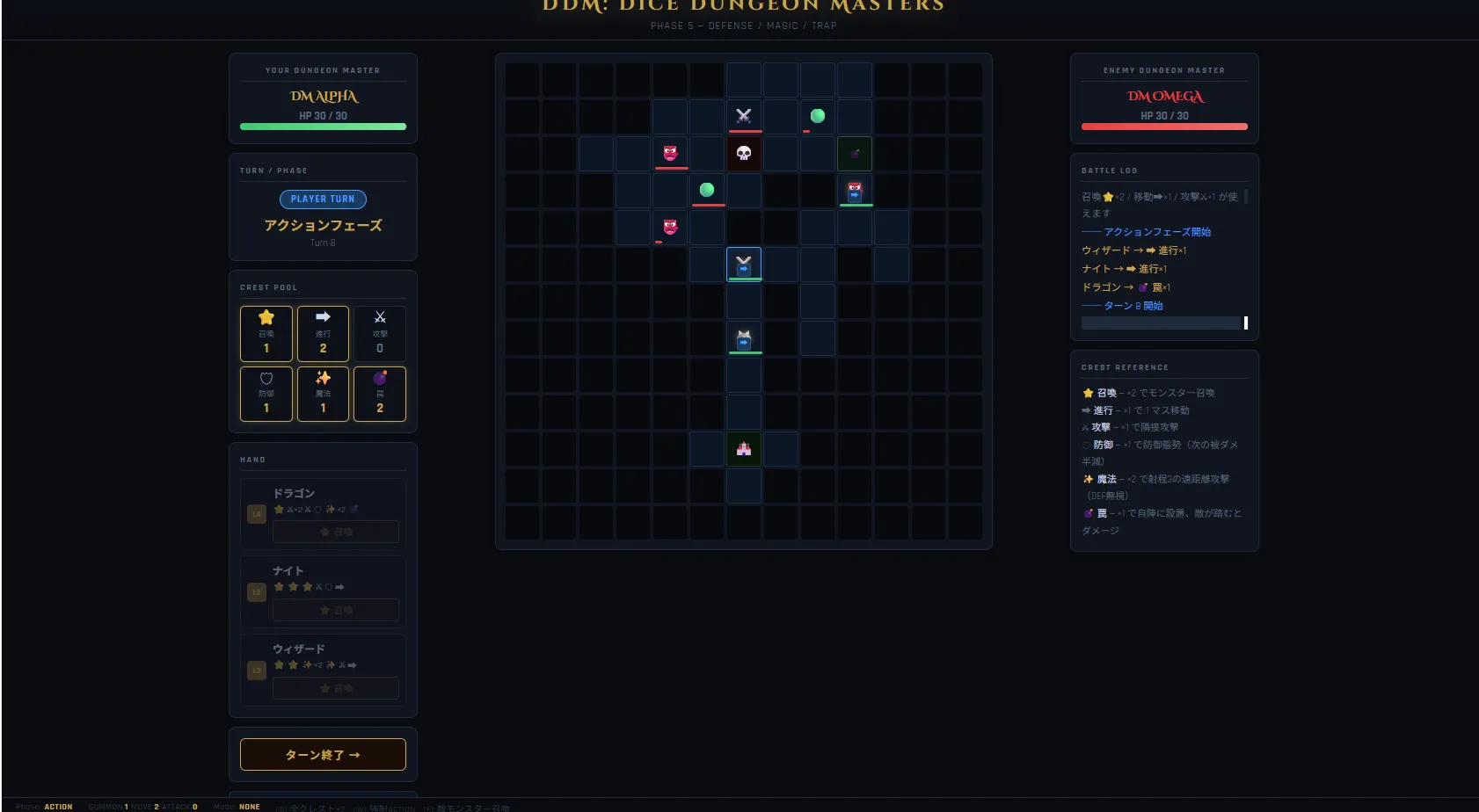Select the bomb trap tile on board

click(855, 154)
